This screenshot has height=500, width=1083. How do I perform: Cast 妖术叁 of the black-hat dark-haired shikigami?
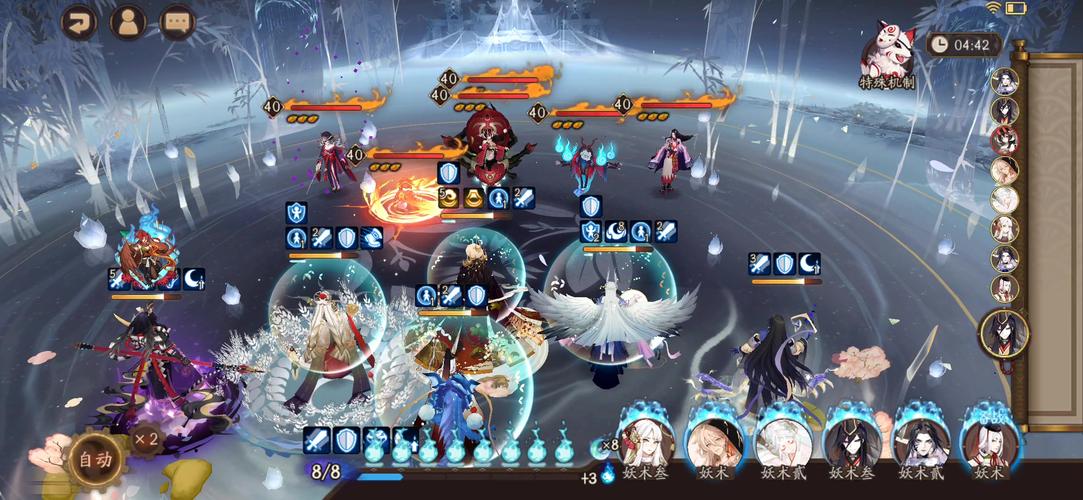coord(852,441)
